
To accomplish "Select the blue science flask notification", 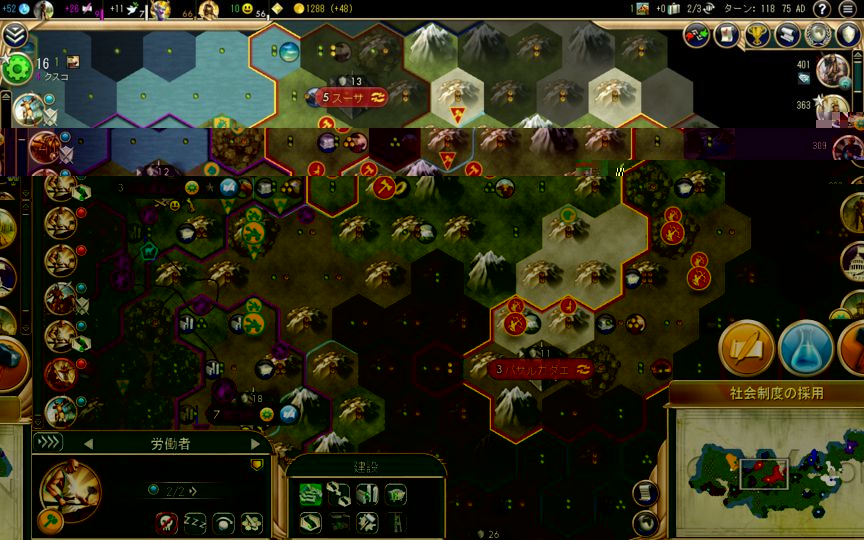I will (x=803, y=347).
